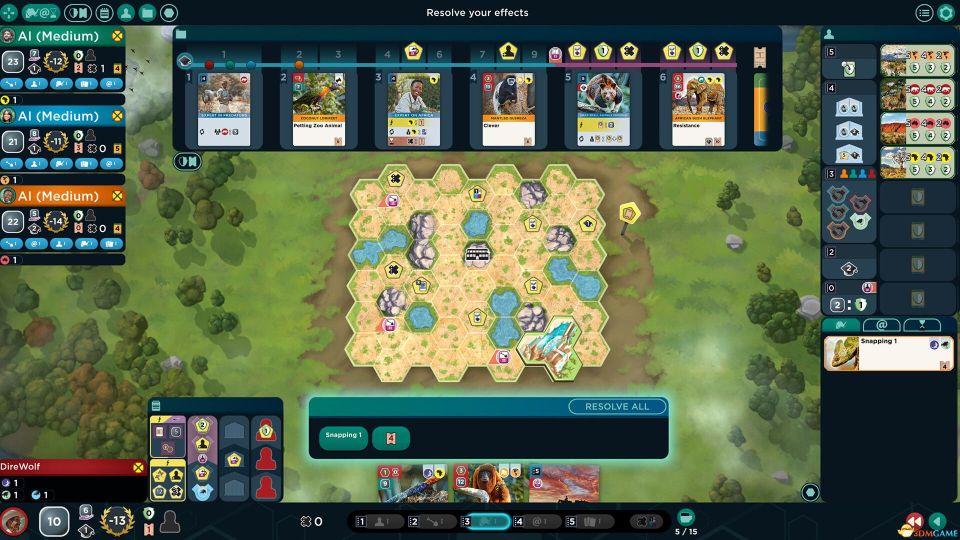Viewport: 960px width, 540px height.
Task: Click the kiosk tile on the zoo map
Action: (x=479, y=254)
